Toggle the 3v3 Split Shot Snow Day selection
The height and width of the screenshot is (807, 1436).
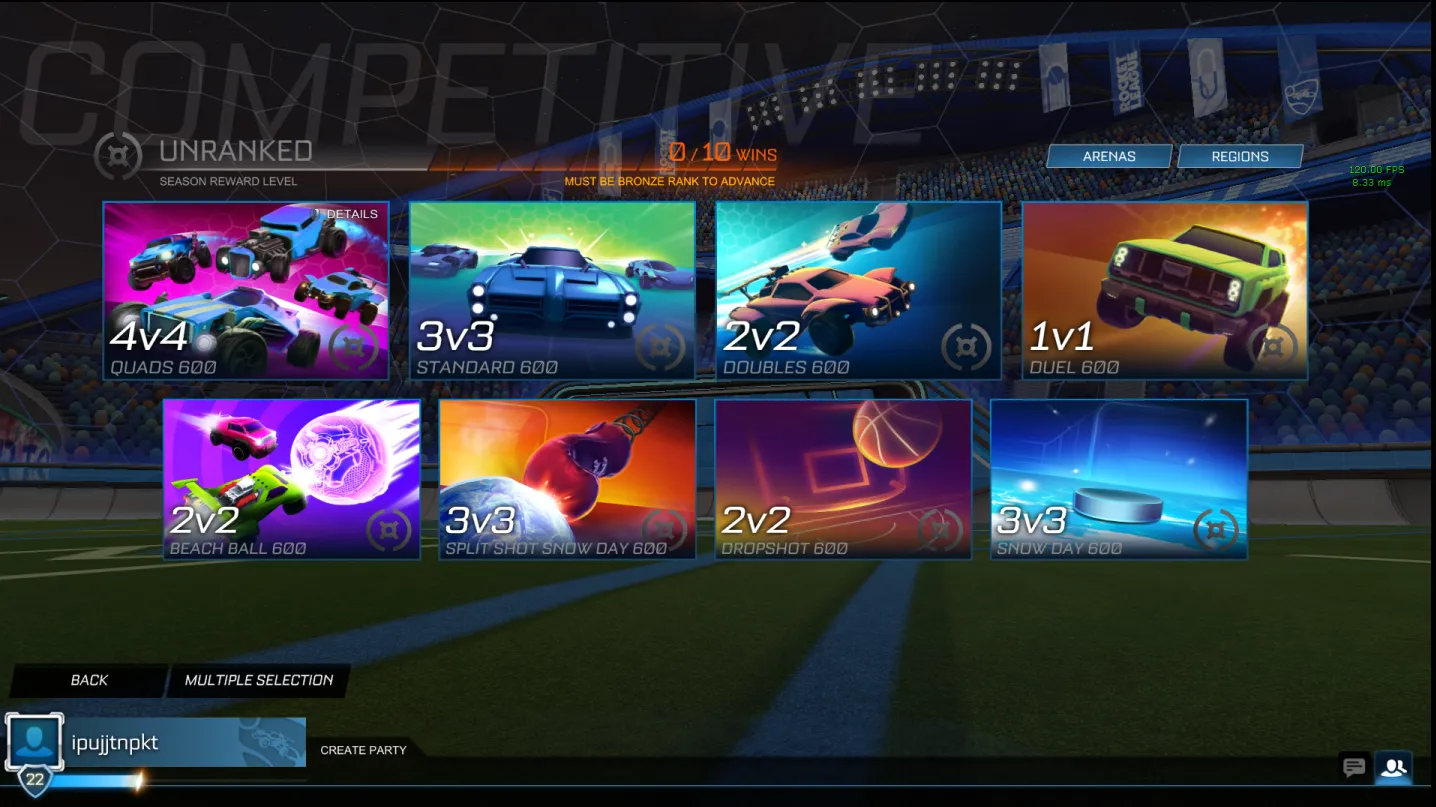[567, 478]
